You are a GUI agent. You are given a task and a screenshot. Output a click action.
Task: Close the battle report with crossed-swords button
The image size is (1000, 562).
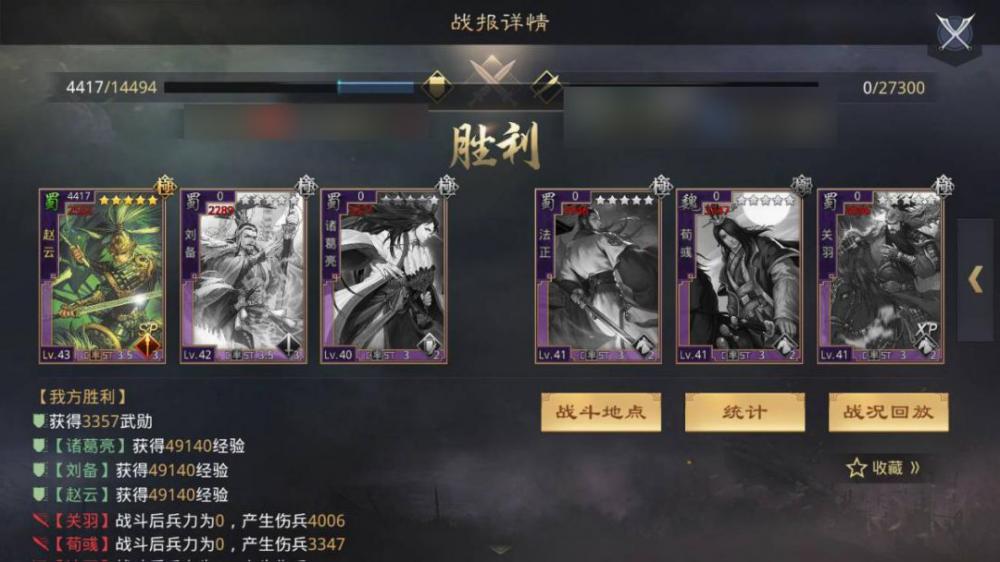coord(955,33)
